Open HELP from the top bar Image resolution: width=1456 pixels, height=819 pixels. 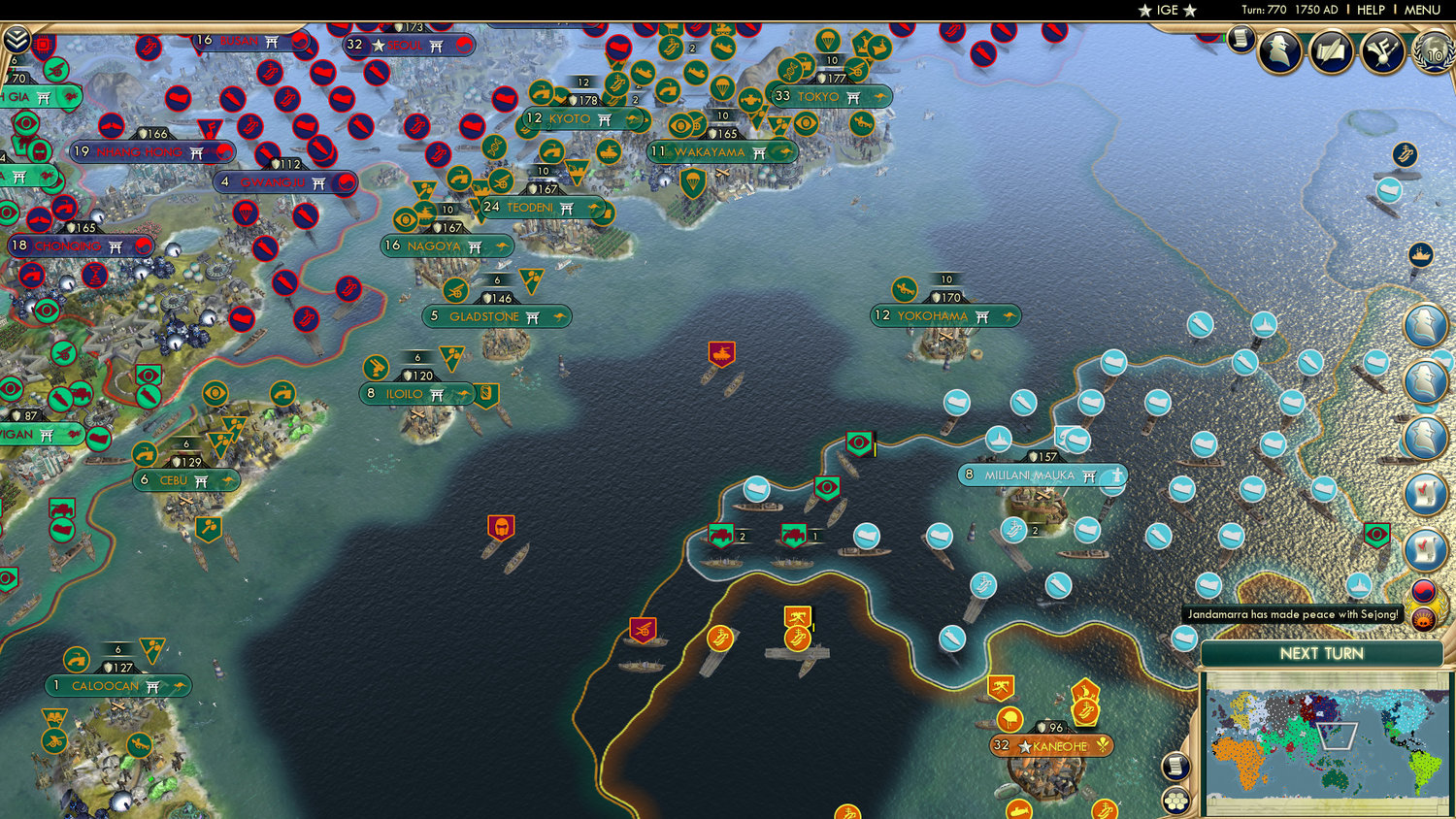click(x=1373, y=10)
